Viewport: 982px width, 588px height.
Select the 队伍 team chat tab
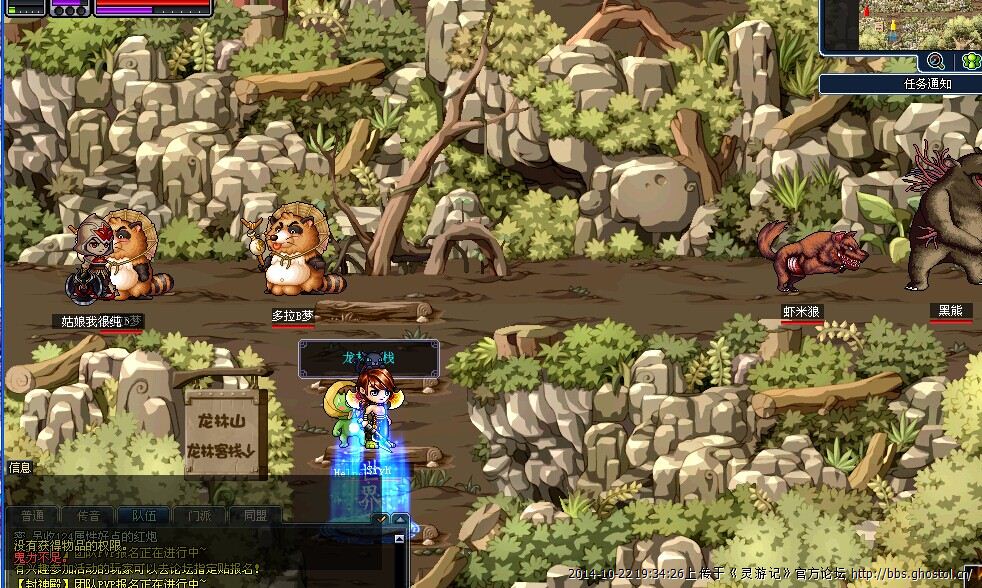[x=143, y=516]
